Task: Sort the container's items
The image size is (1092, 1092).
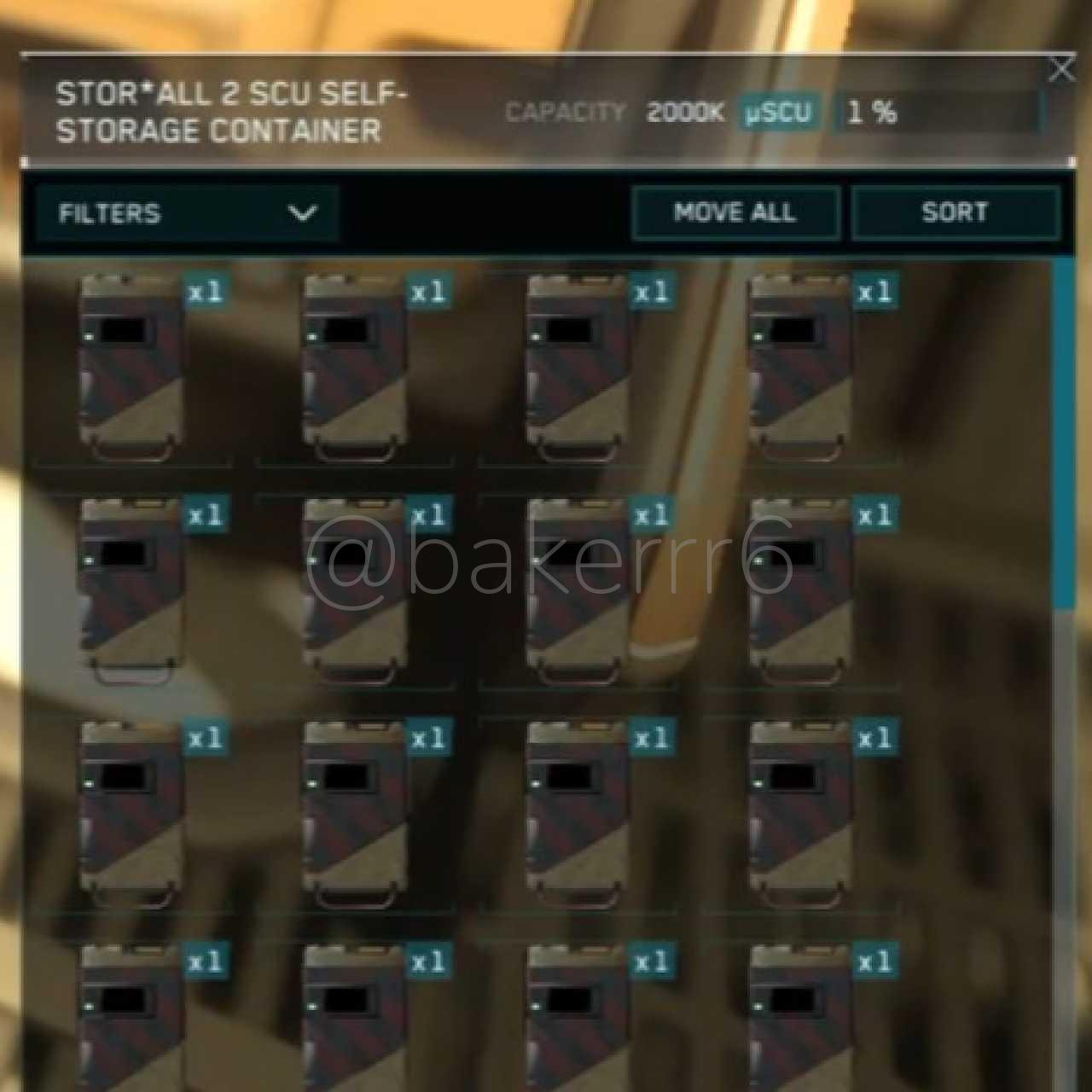Action: click(955, 213)
